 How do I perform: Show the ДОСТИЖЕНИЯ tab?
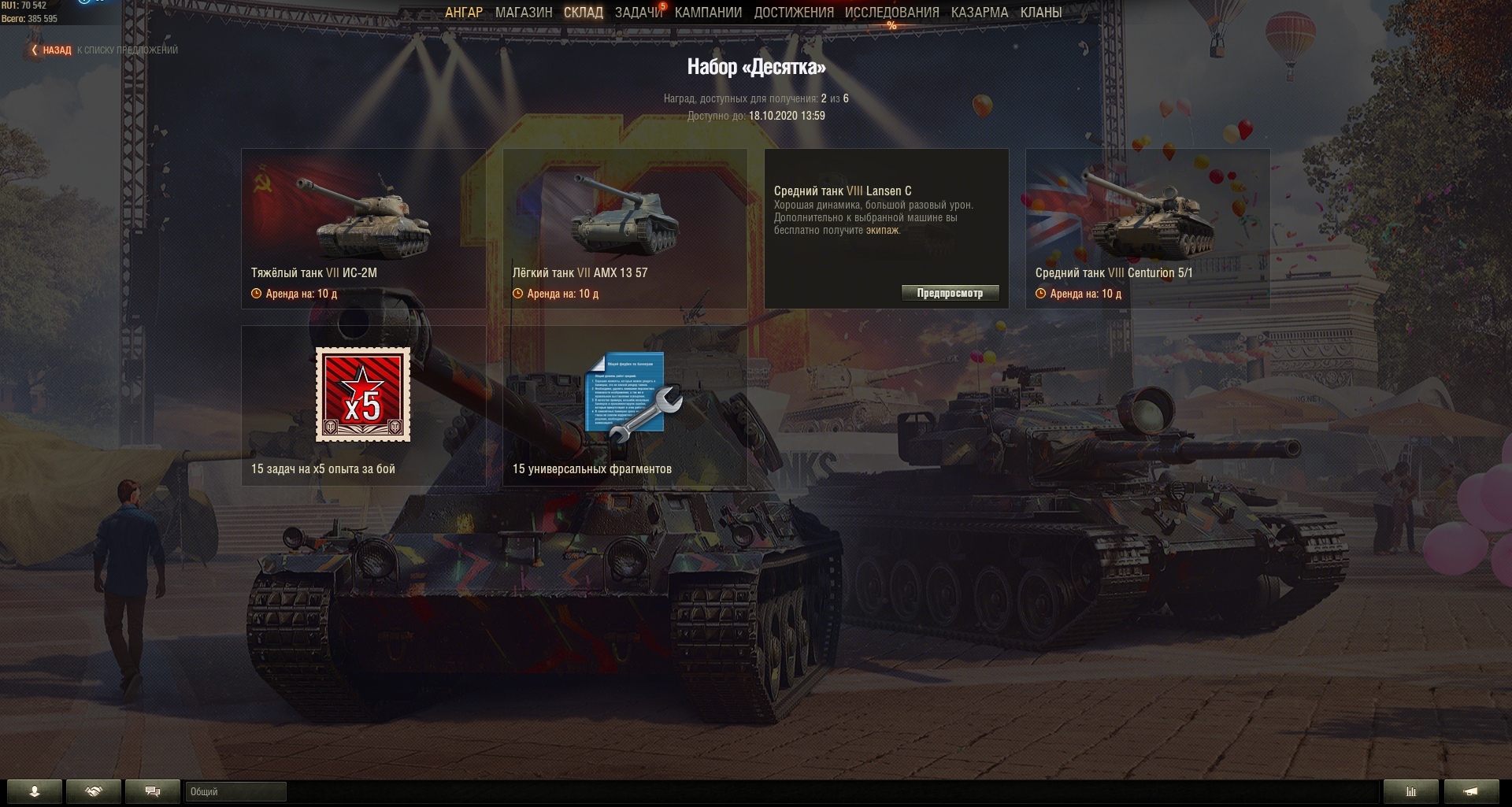point(793,13)
